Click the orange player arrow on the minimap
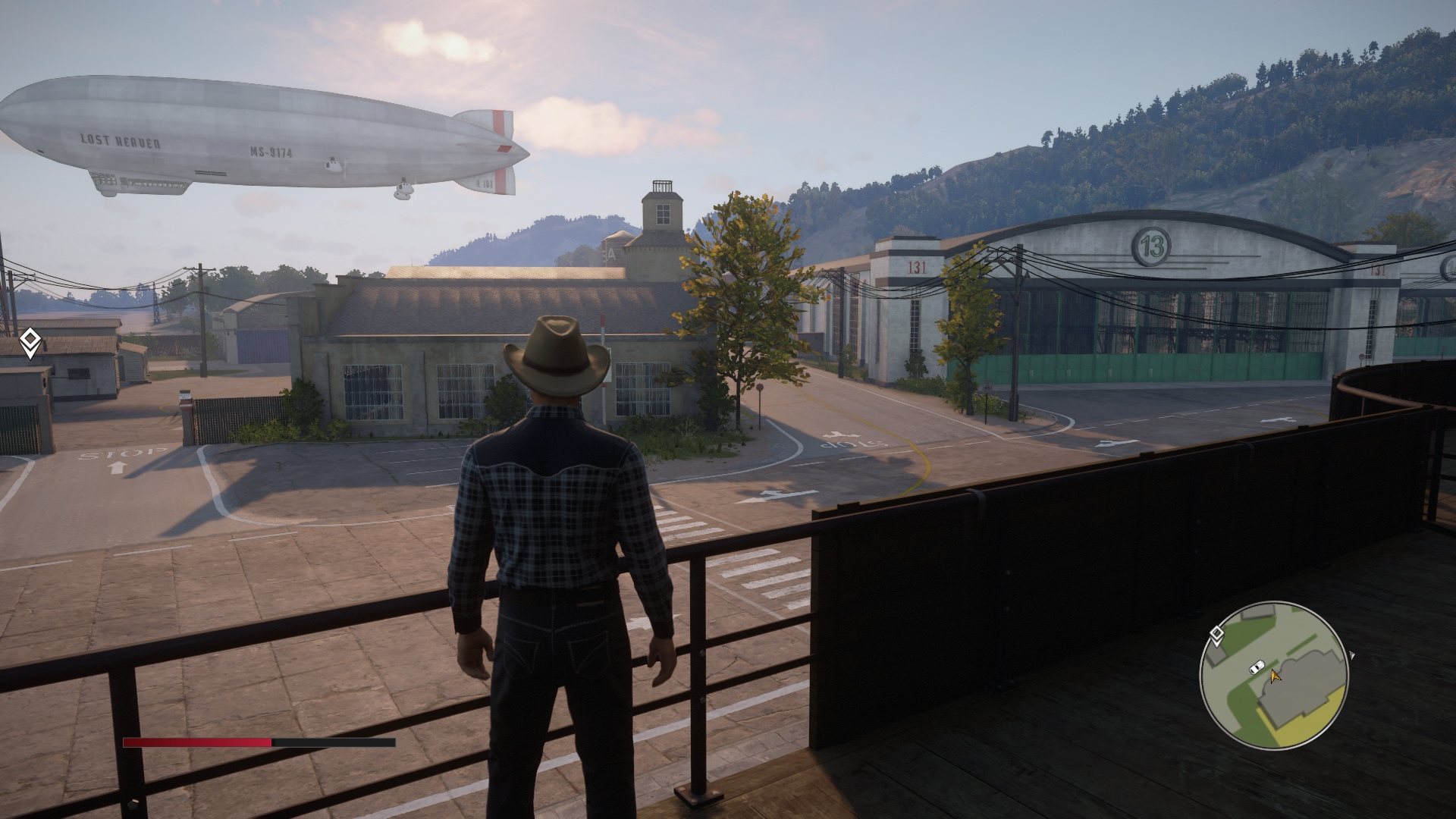 pos(1275,674)
